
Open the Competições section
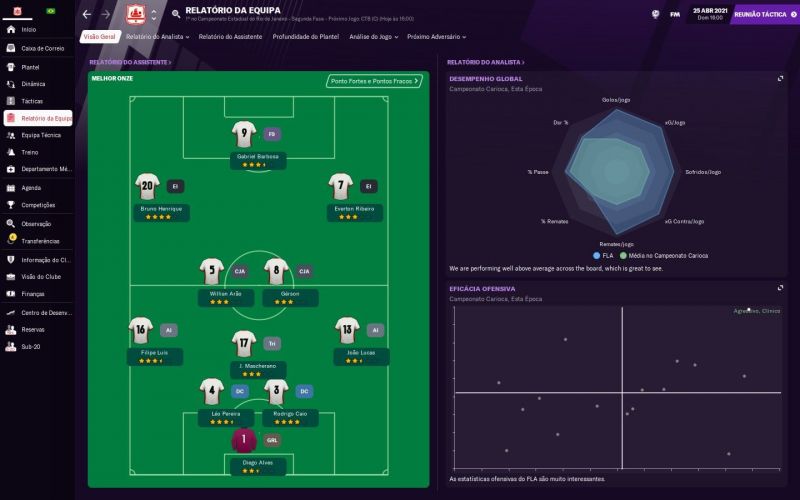click(x=38, y=204)
